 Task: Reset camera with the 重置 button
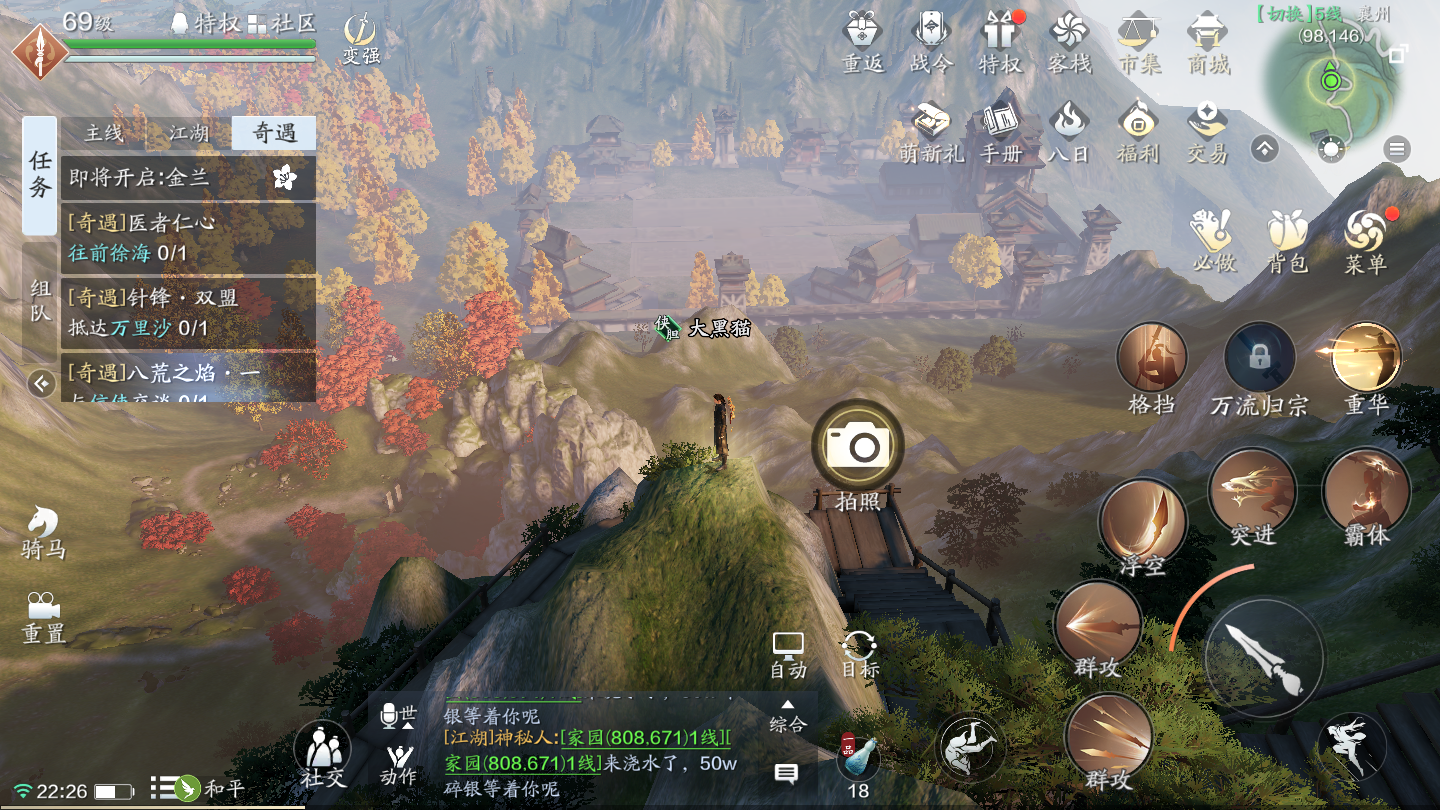[x=42, y=616]
